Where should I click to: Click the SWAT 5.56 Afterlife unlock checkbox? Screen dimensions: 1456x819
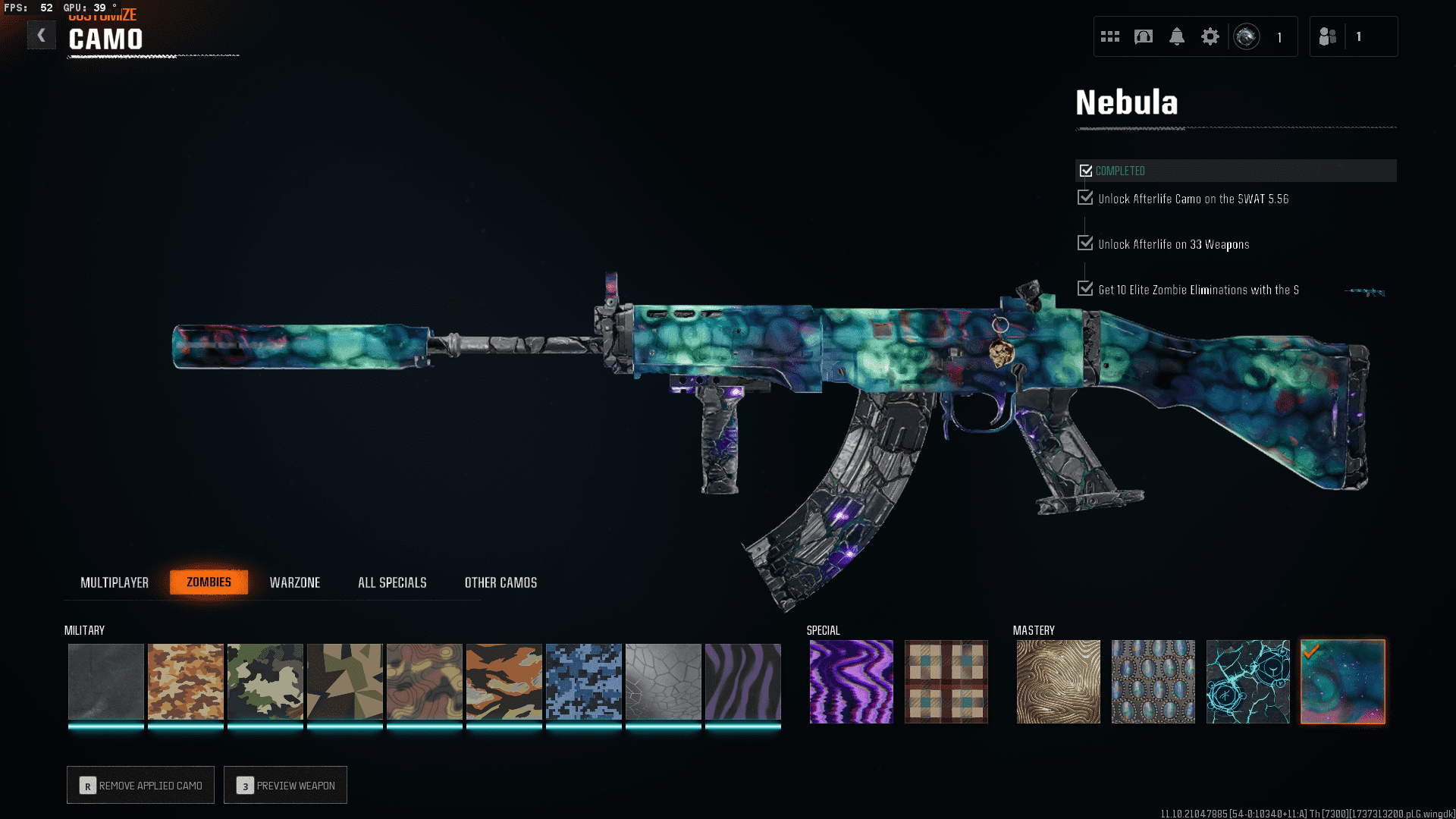(1084, 197)
